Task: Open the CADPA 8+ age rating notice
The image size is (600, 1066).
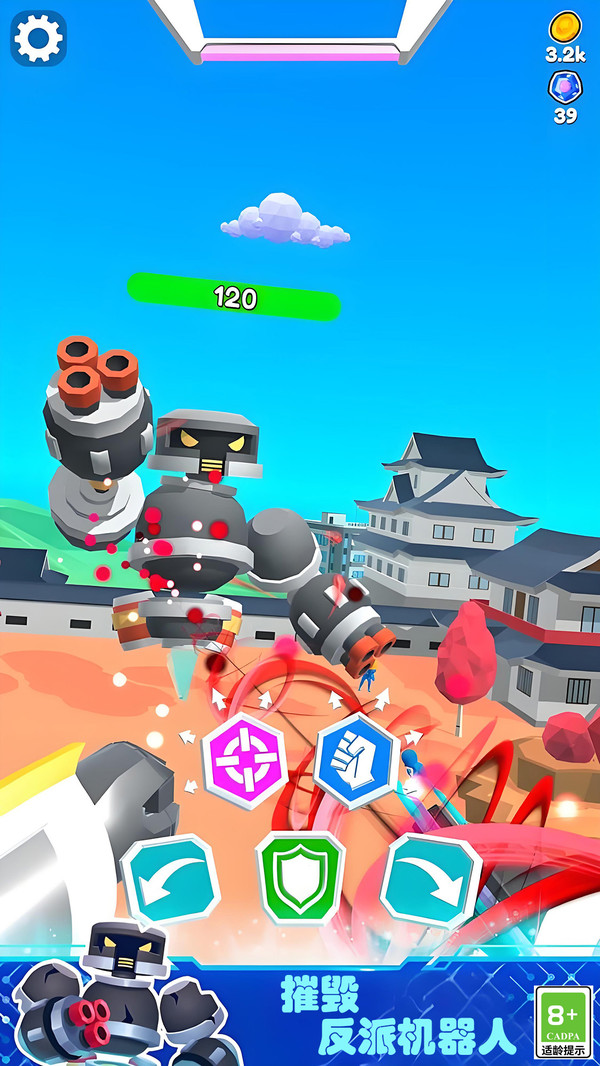Action: (564, 1021)
